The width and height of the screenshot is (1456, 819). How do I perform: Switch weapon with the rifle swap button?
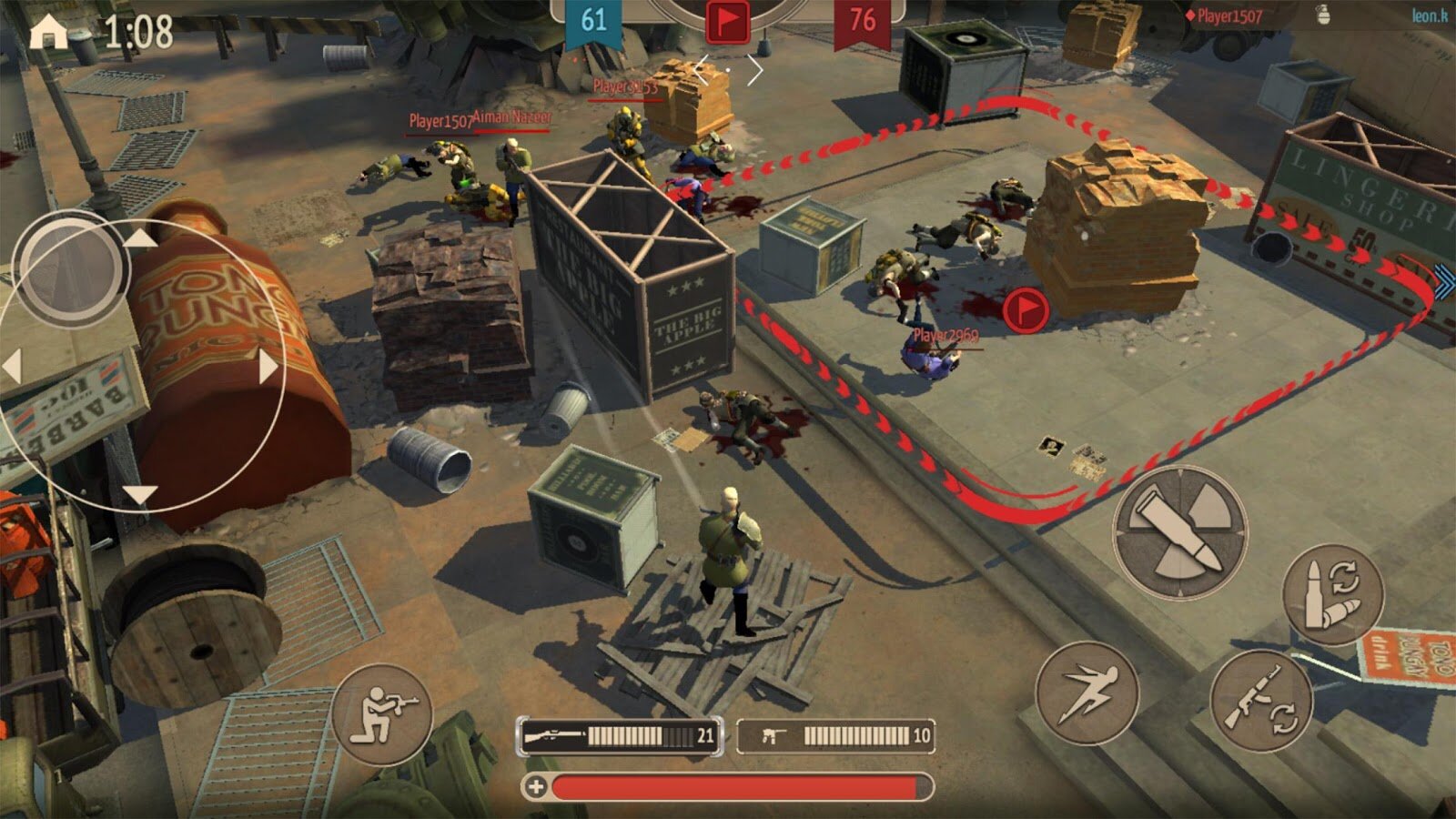[x=1259, y=700]
